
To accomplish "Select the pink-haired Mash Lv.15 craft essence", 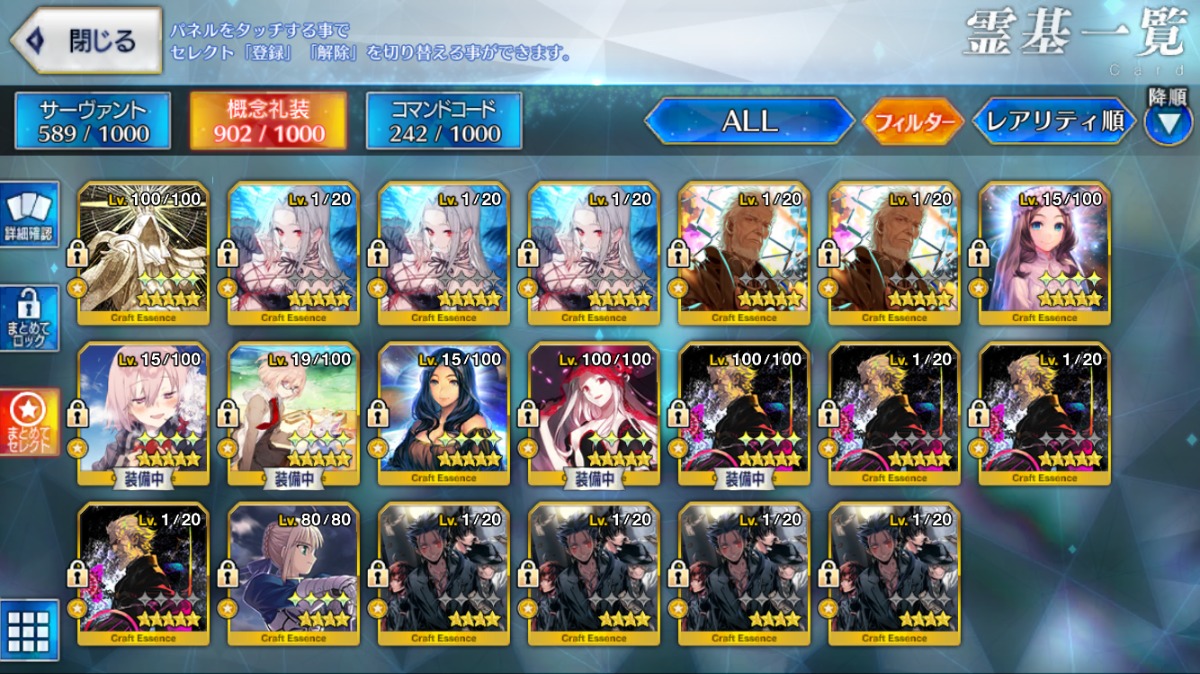I will (143, 412).
